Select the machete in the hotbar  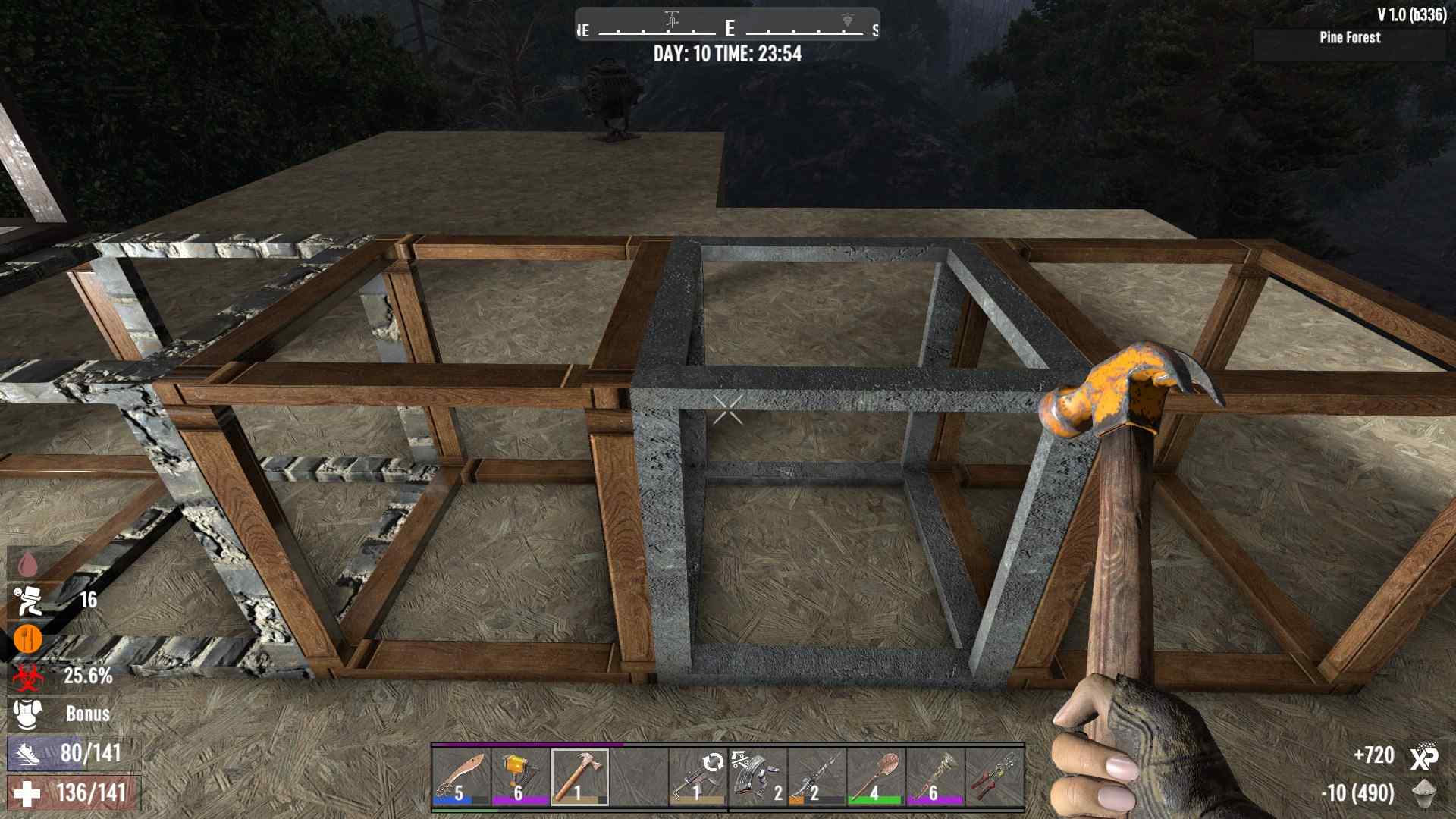coord(461,777)
